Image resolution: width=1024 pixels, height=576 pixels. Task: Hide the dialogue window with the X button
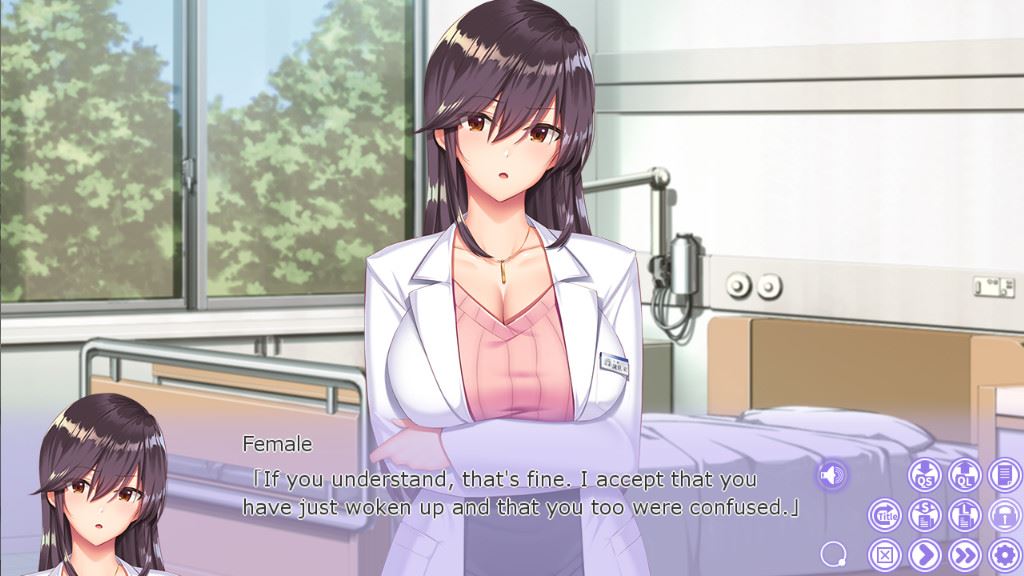pyautogui.click(x=885, y=553)
